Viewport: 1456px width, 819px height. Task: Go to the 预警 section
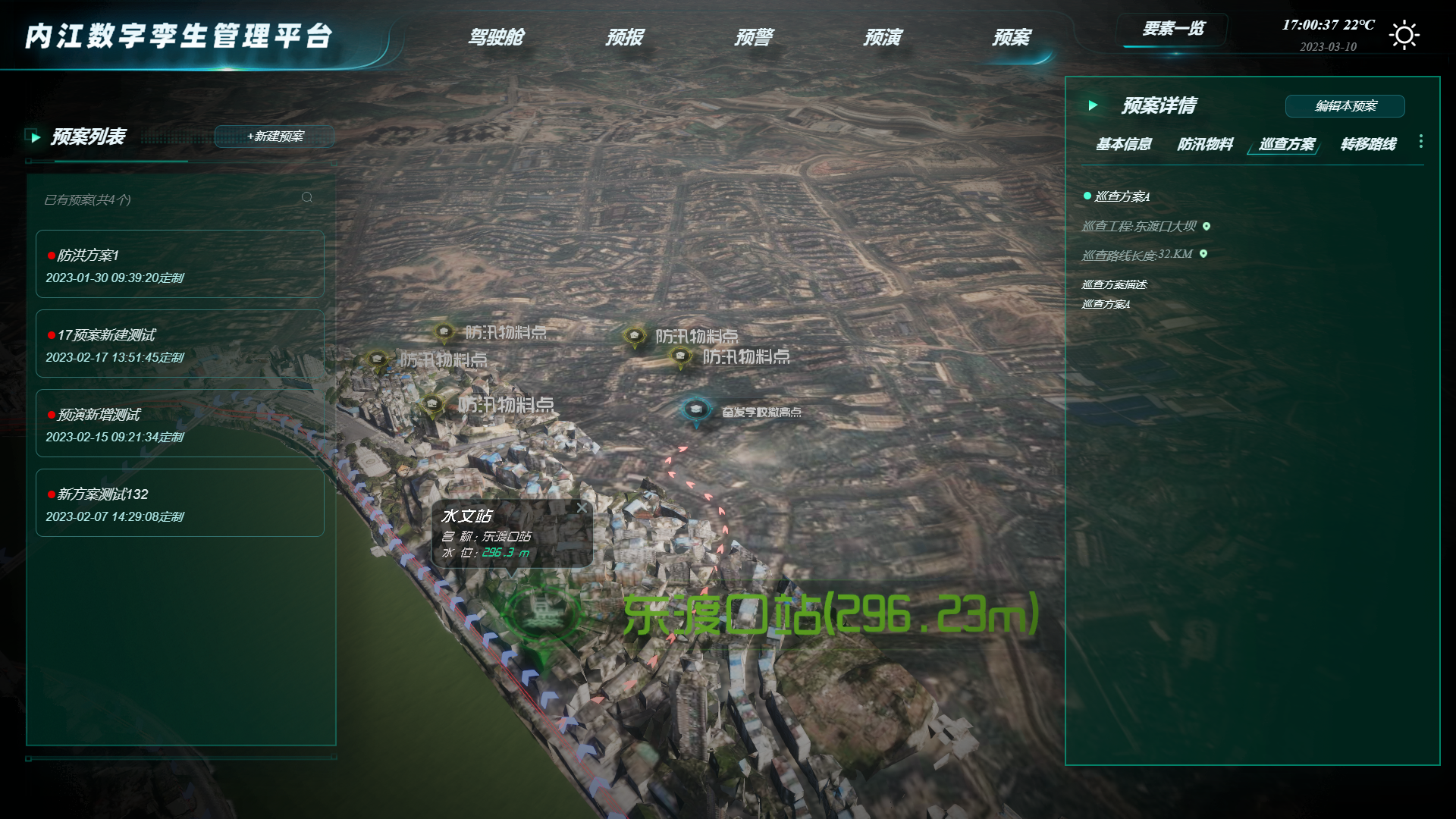point(753,37)
